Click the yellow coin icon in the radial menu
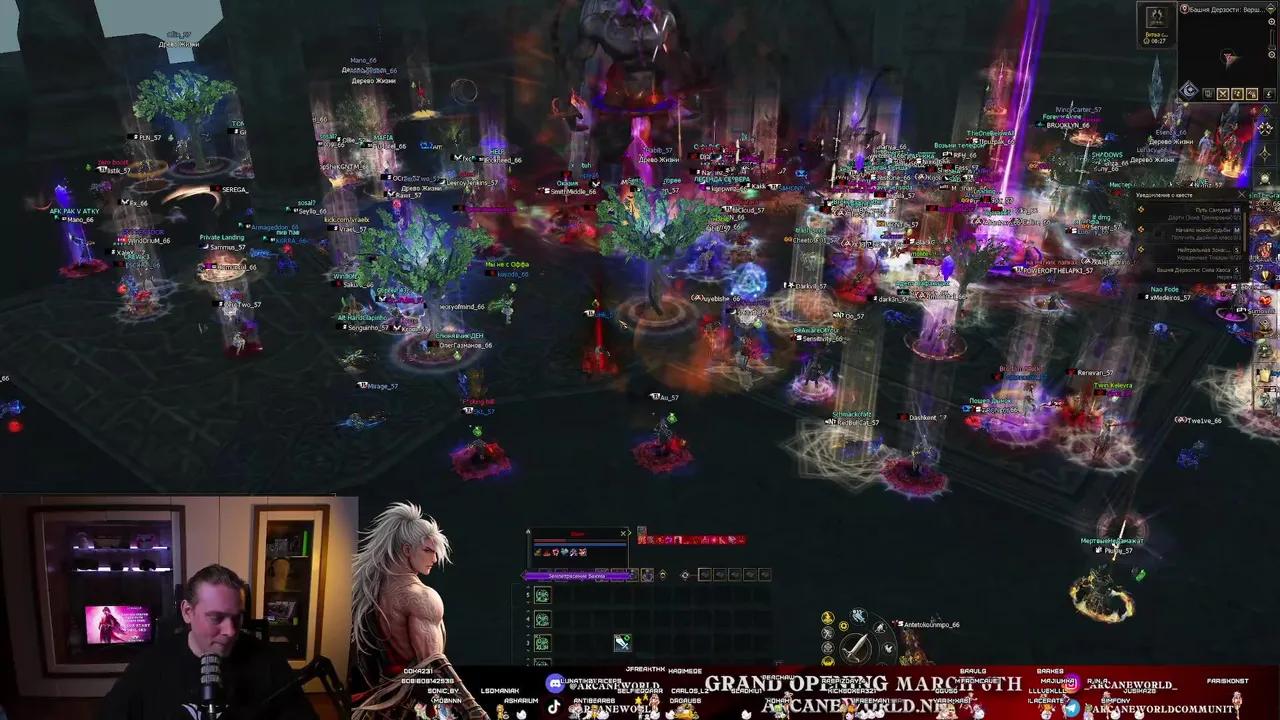 click(843, 626)
